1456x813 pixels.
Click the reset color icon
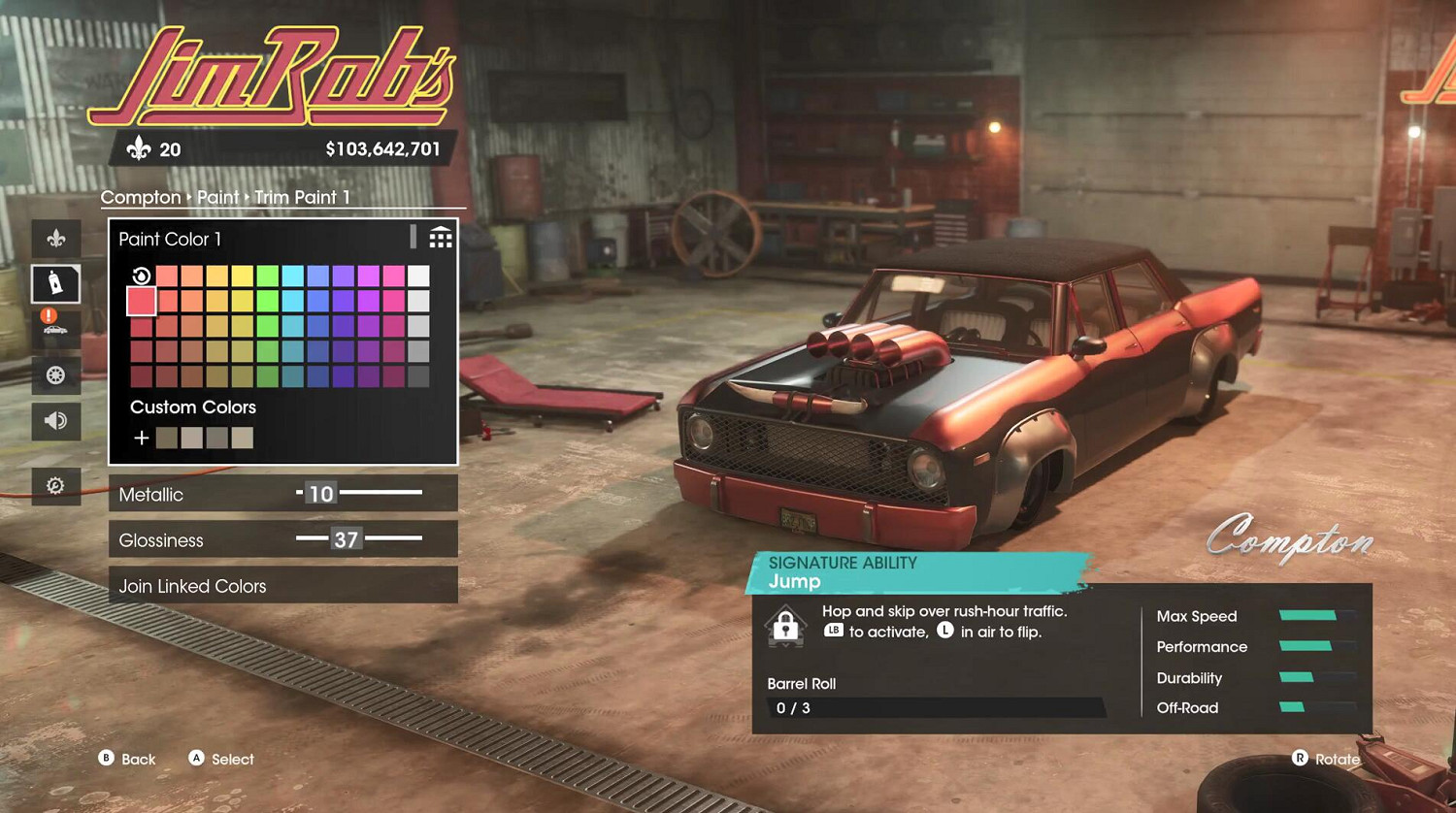click(x=142, y=276)
